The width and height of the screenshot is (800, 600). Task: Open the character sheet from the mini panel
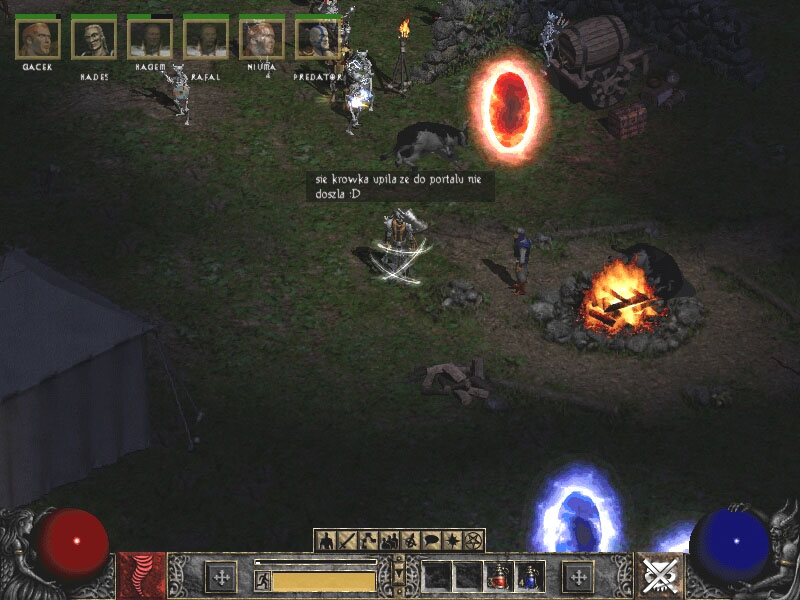(326, 541)
